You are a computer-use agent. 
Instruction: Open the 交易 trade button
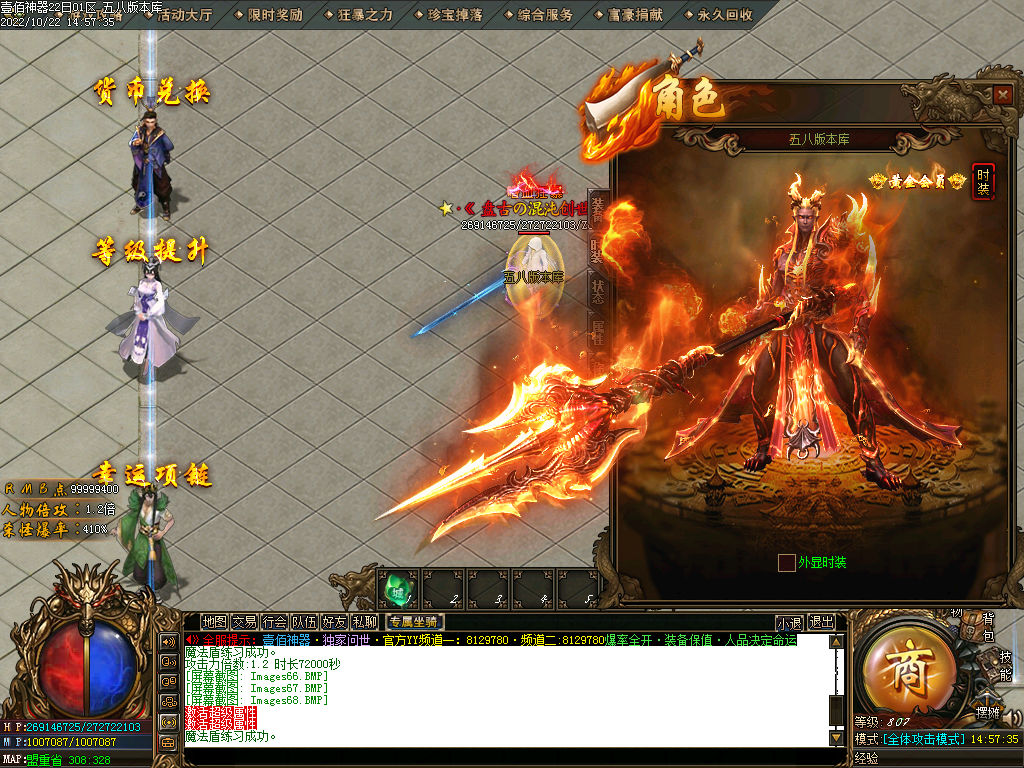pos(244,622)
